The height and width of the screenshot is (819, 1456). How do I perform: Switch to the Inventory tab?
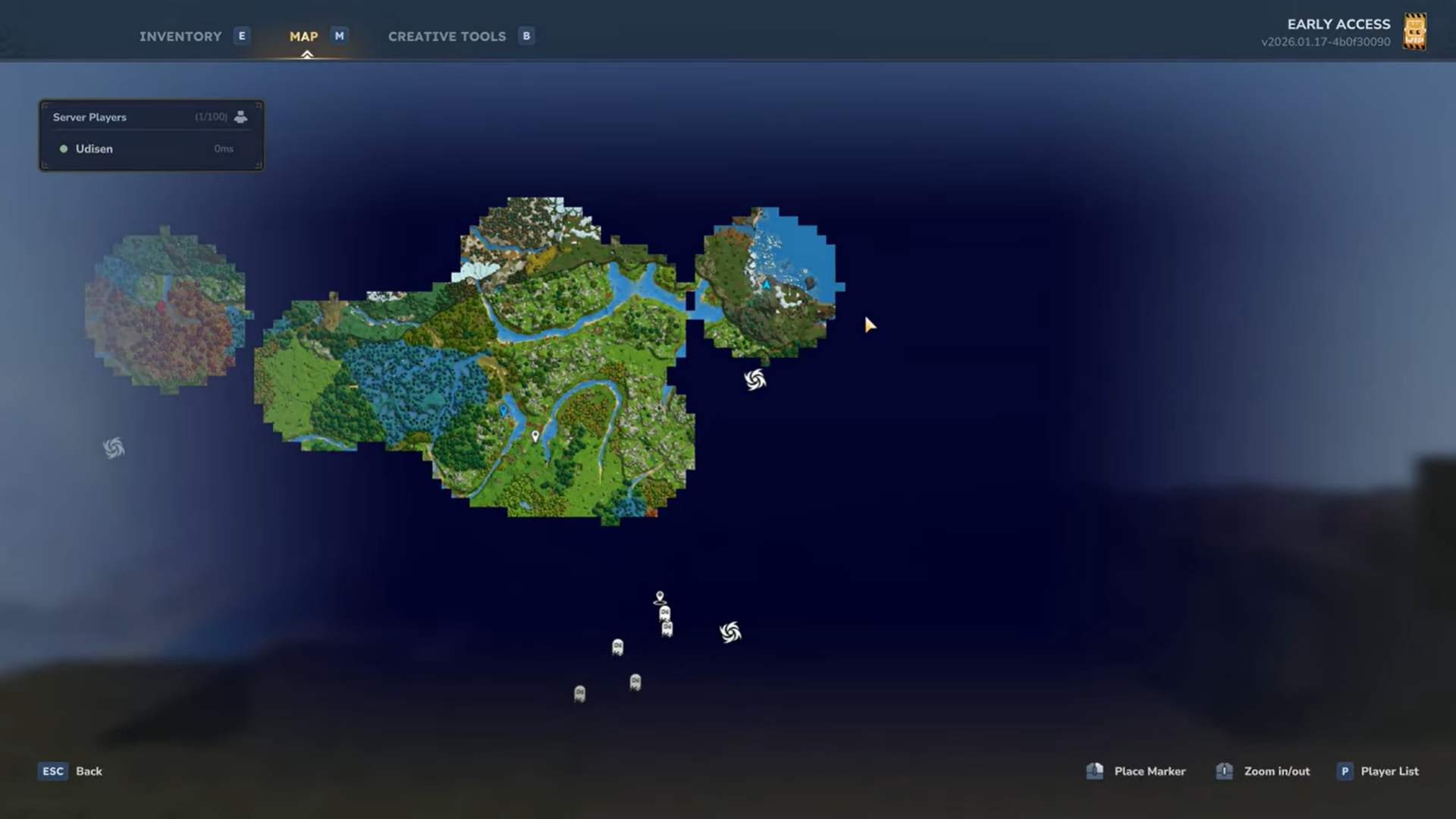click(x=180, y=36)
